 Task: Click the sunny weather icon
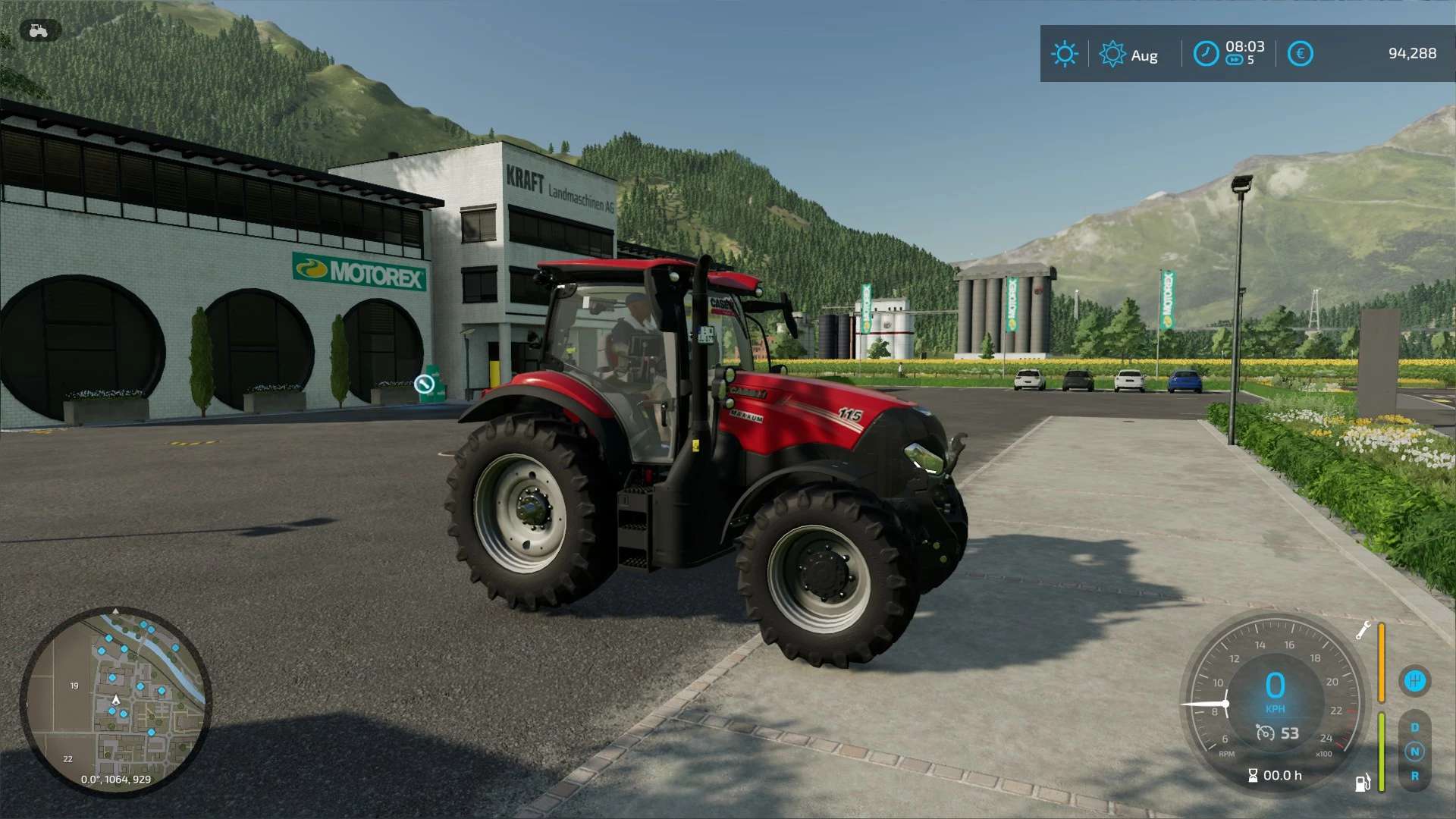pos(1064,54)
